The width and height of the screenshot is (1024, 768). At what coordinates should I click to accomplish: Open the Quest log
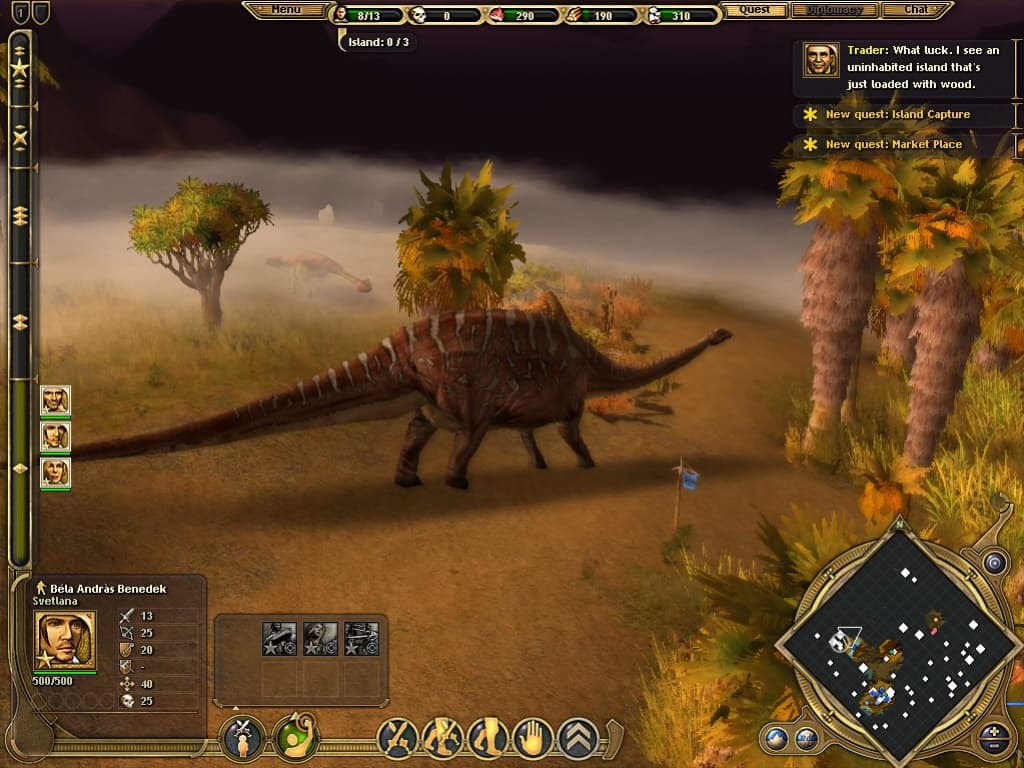tap(755, 10)
